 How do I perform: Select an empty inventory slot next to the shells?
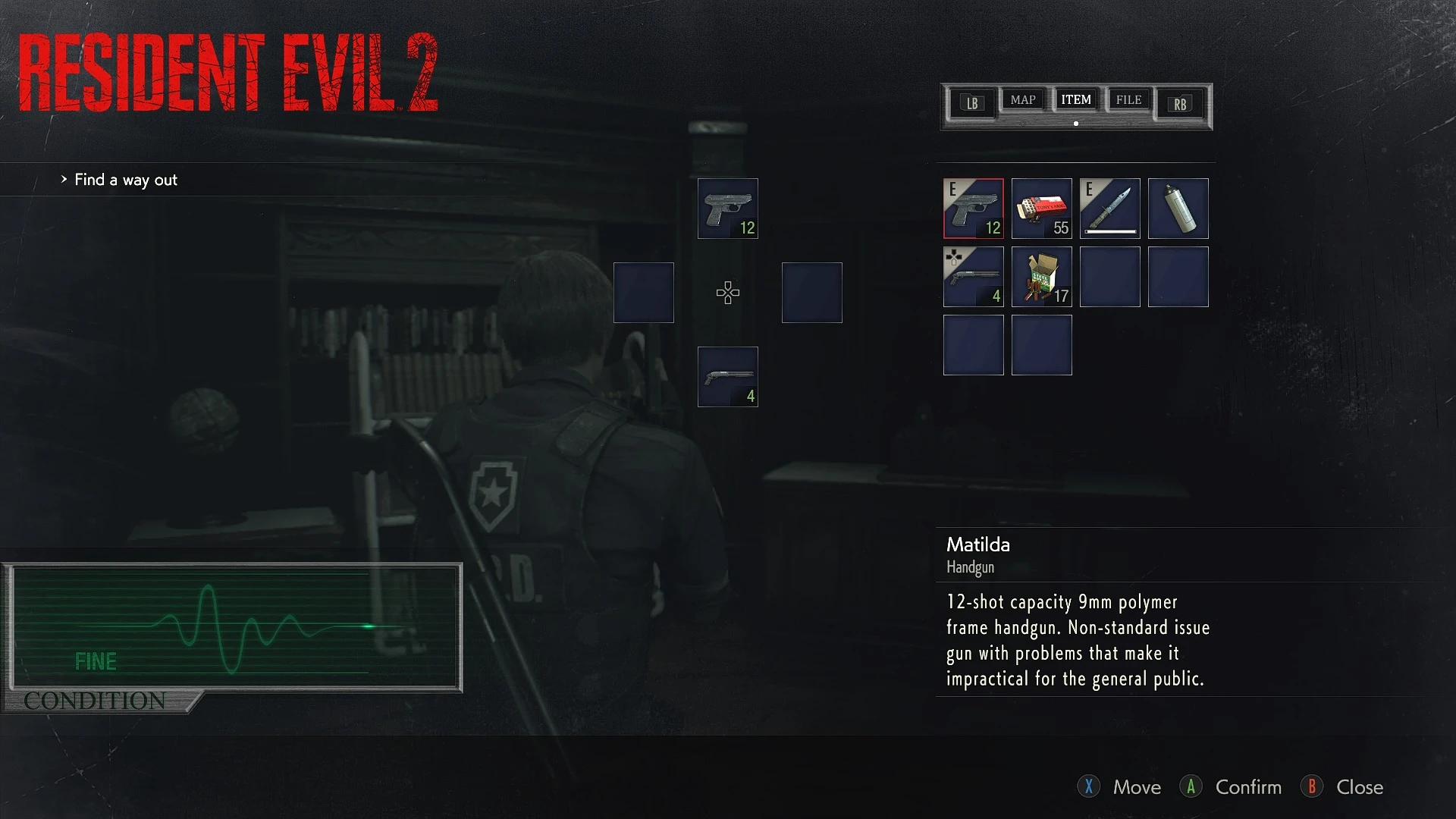[1110, 276]
